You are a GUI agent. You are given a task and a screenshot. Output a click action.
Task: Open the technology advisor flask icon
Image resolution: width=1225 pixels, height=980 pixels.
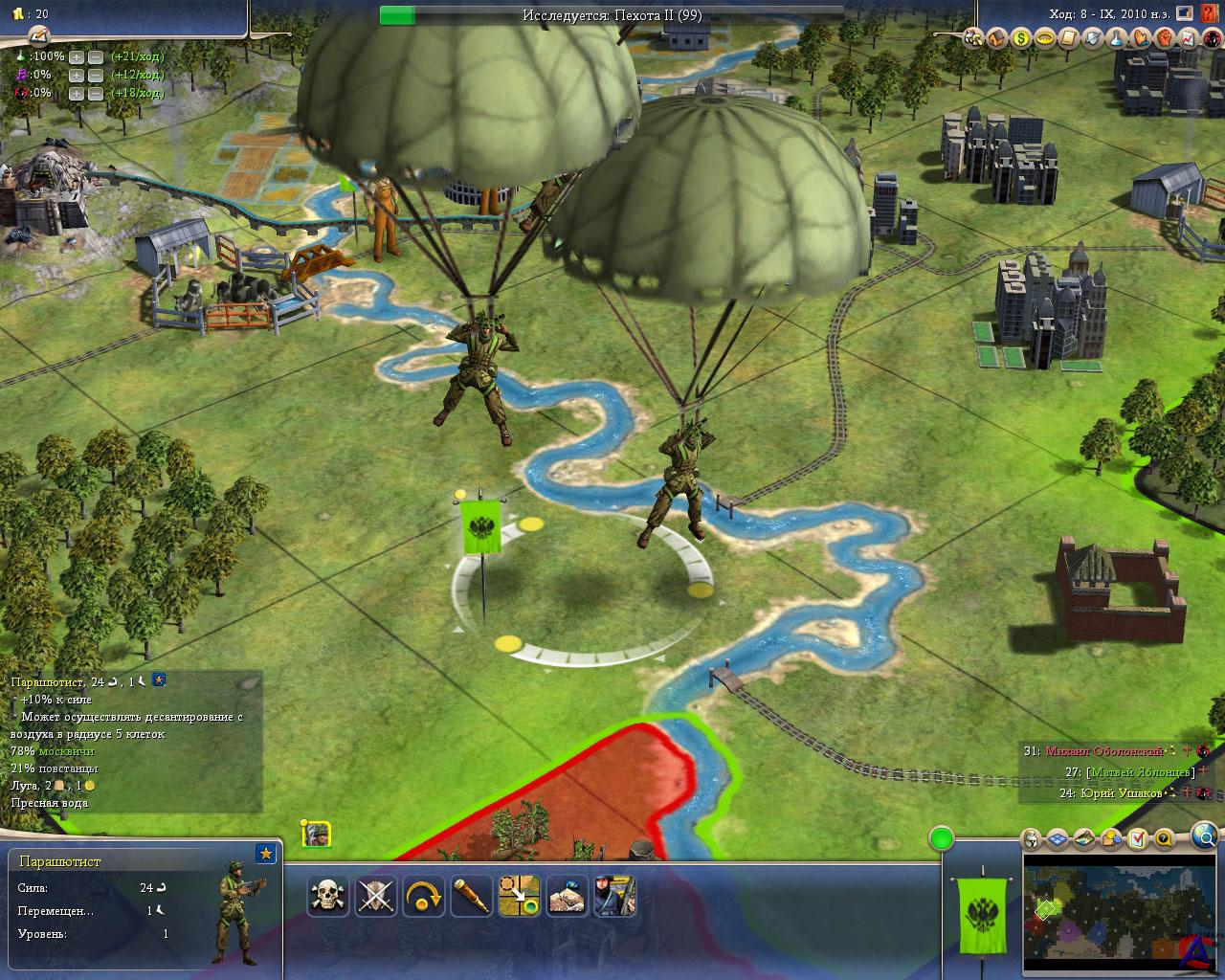pyautogui.click(x=1117, y=38)
